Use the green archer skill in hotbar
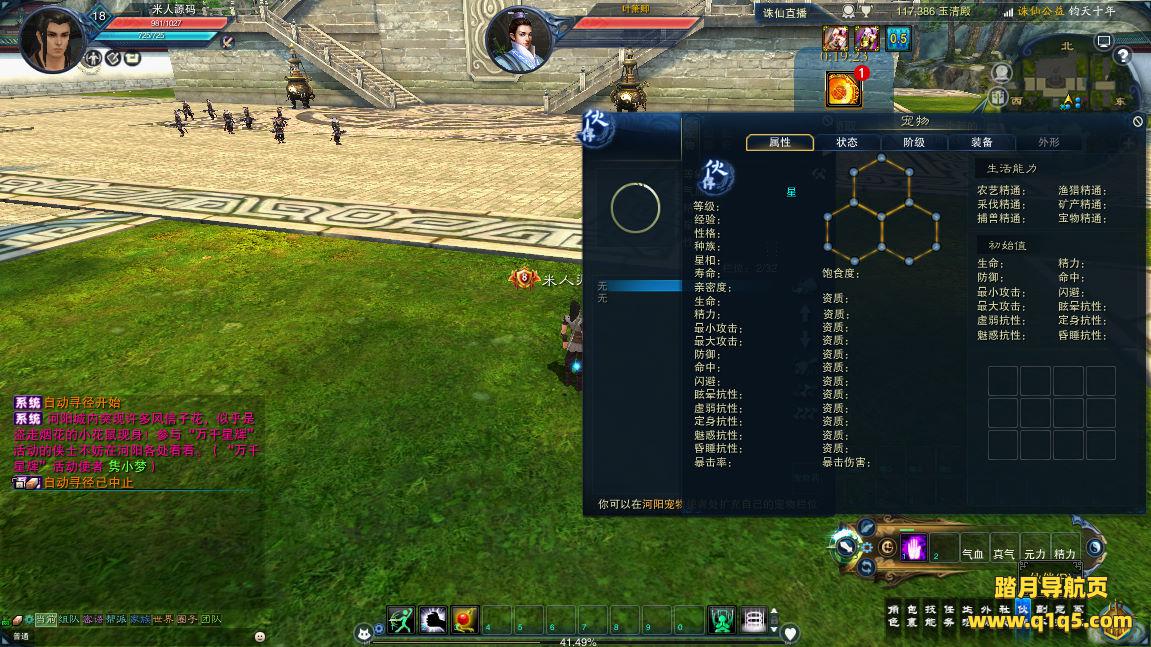The width and height of the screenshot is (1151, 647). pyautogui.click(x=401, y=620)
